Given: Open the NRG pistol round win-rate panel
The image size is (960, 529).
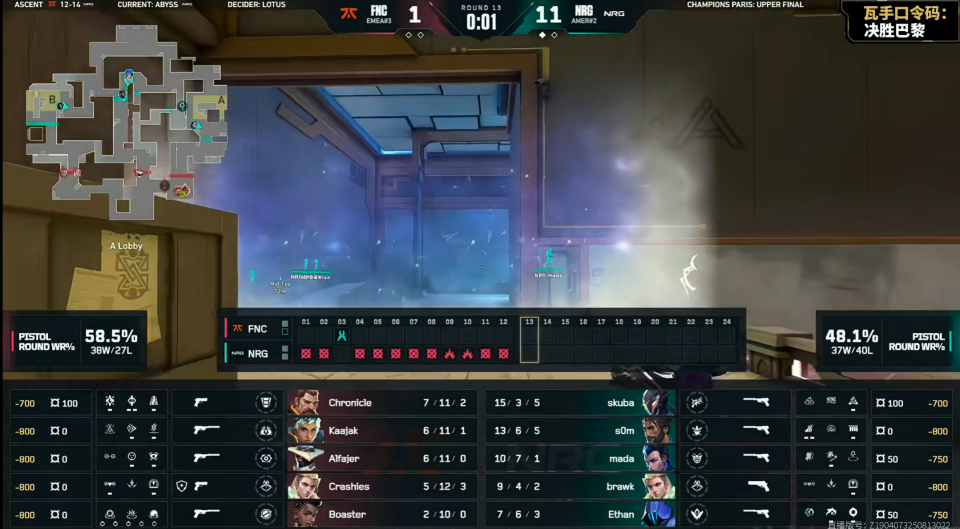Looking at the screenshot, I should 883,342.
